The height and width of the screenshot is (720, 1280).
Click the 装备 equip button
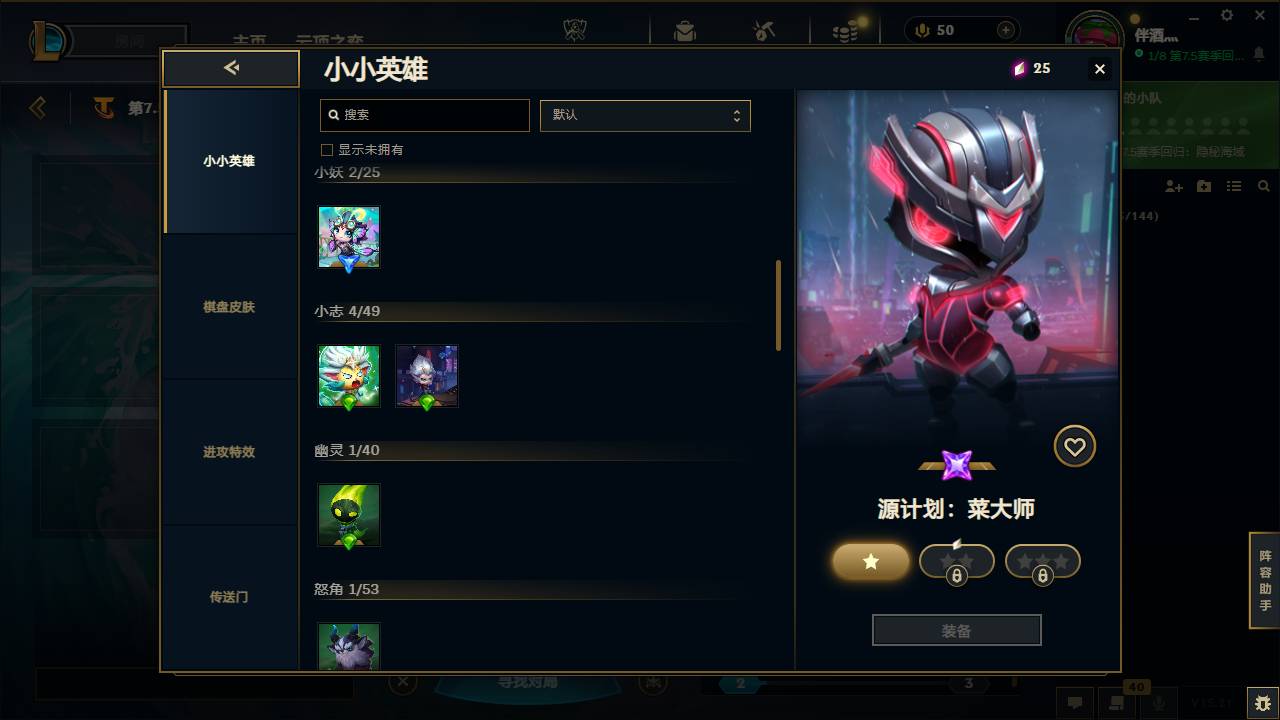[956, 629]
